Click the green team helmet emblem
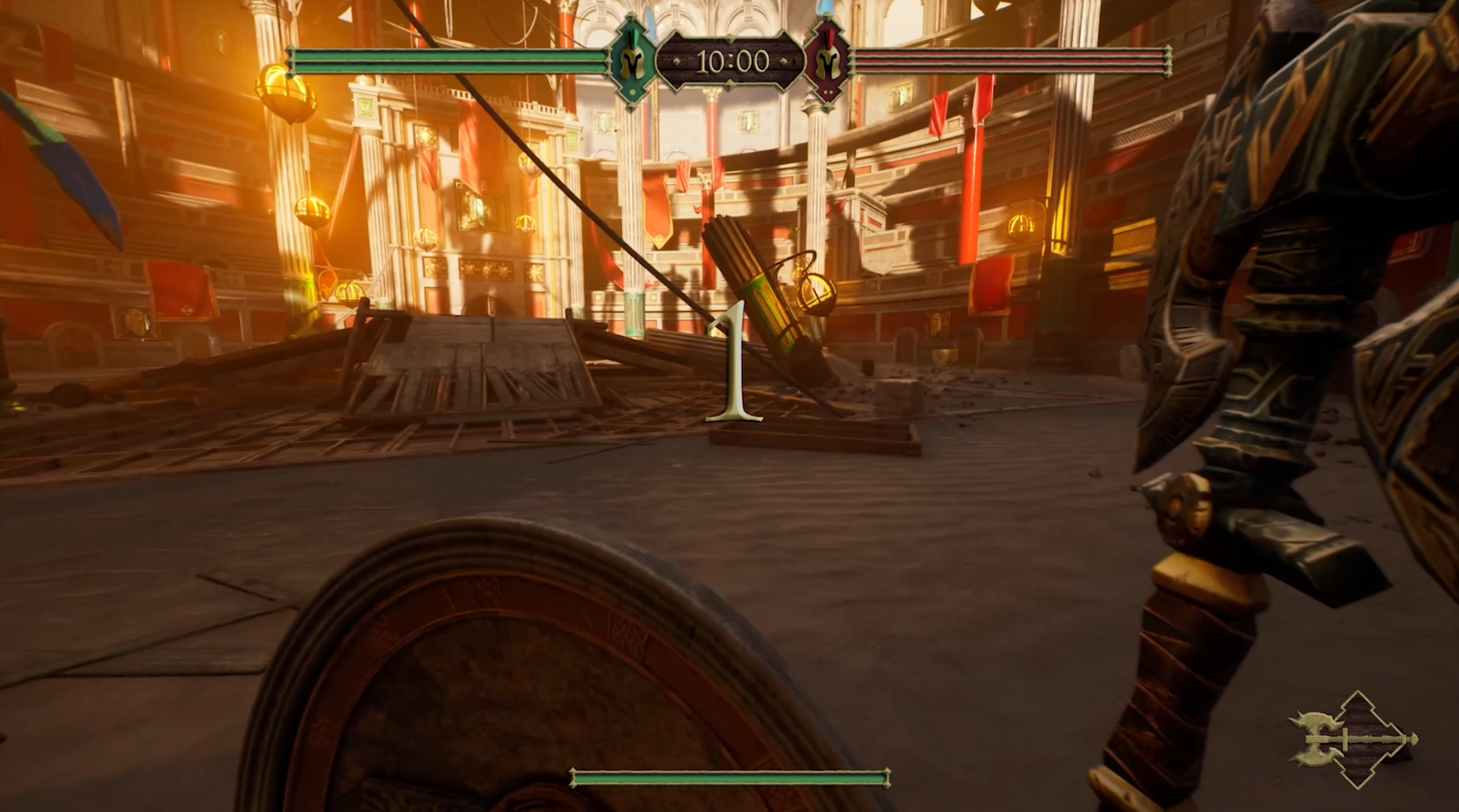1459x812 pixels. click(633, 62)
